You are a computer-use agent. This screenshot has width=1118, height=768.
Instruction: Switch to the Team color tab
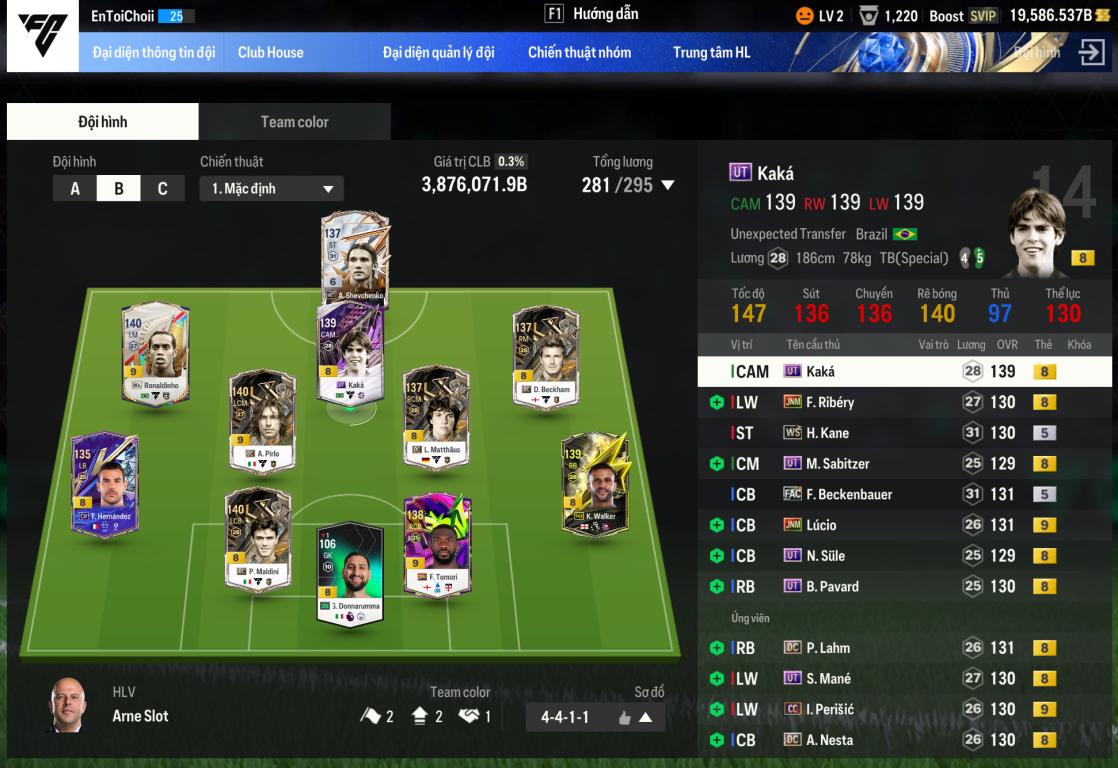tap(294, 122)
